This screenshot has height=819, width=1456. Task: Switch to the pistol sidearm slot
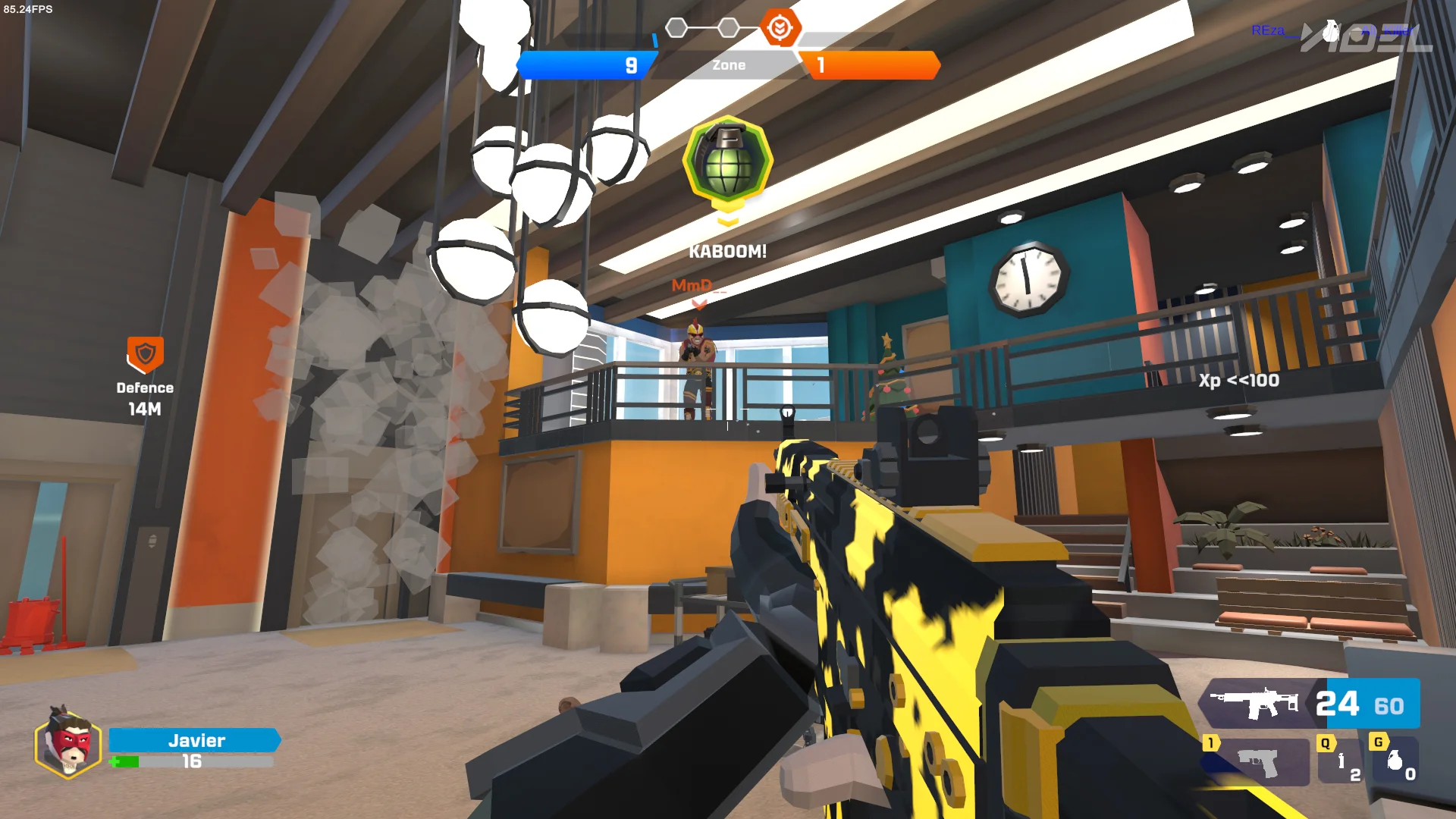coord(1257,762)
